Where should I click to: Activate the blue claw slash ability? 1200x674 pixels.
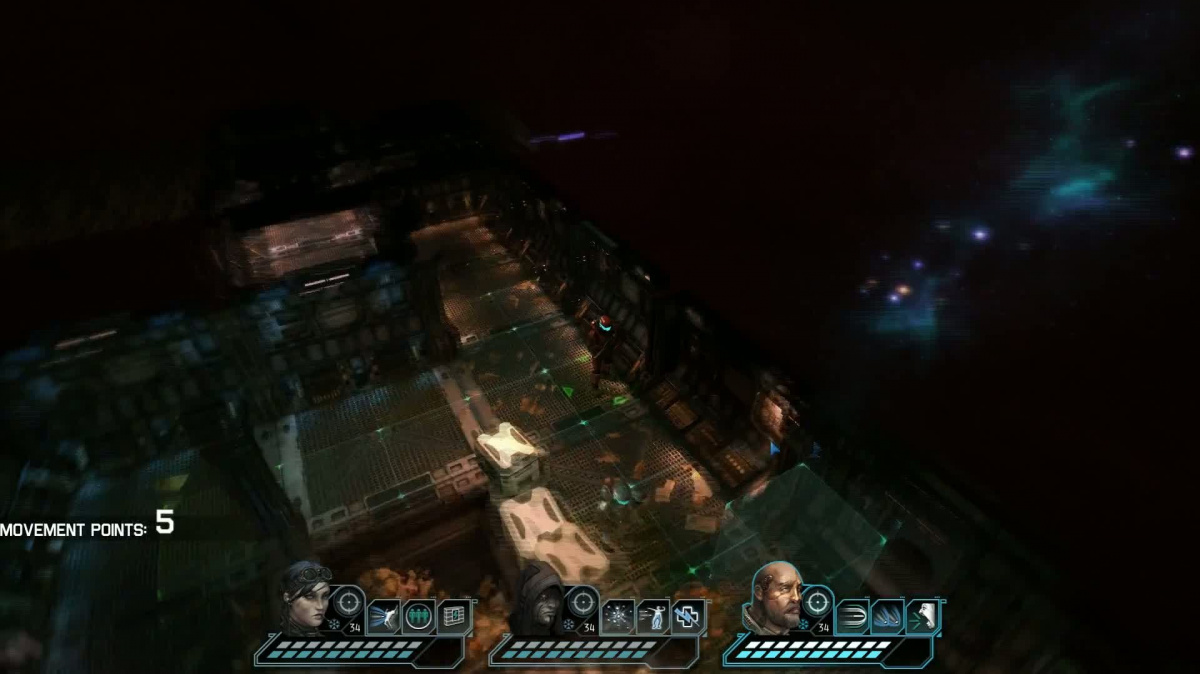[x=887, y=617]
